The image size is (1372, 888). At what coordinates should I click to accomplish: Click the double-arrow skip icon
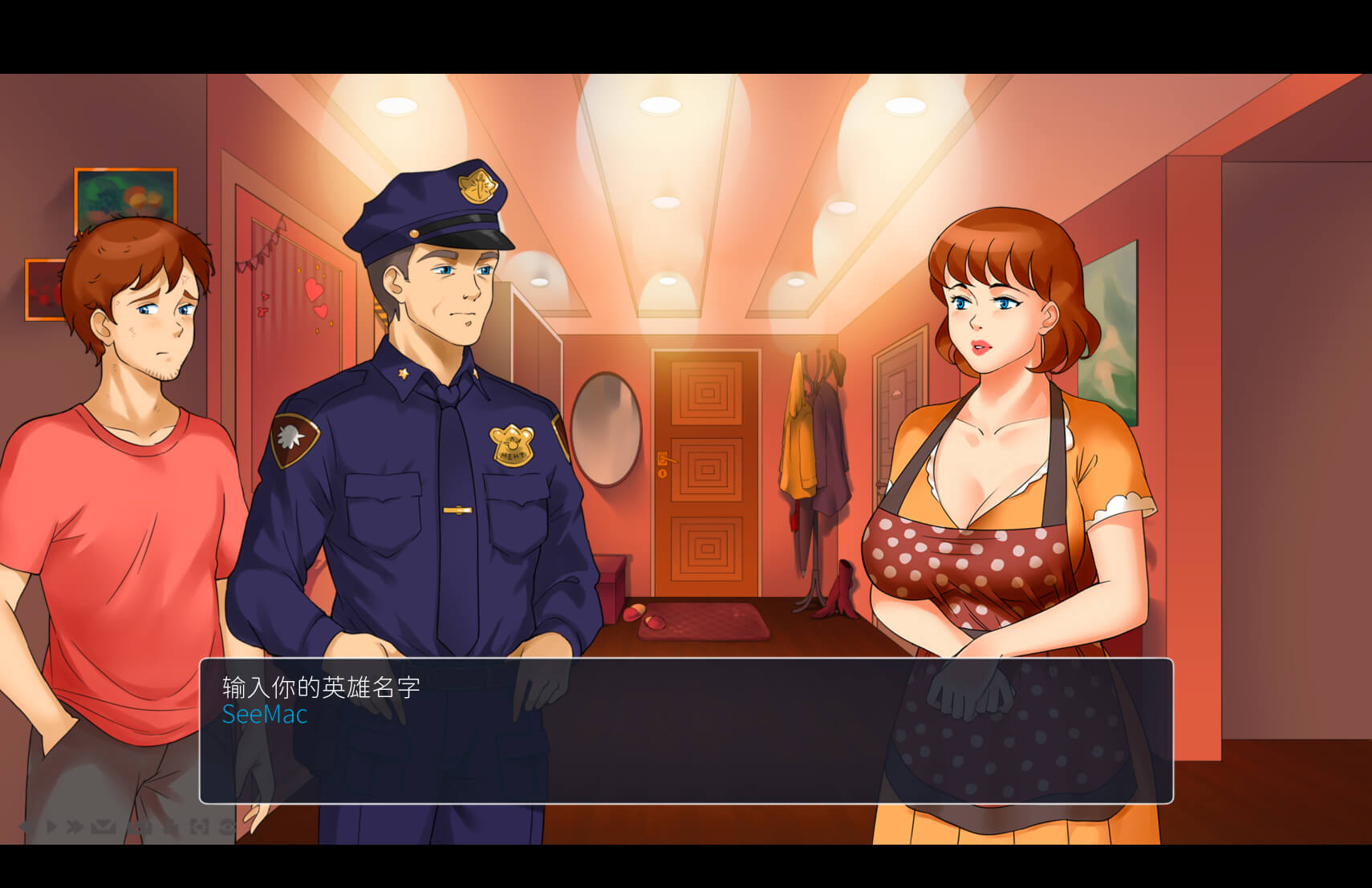point(75,826)
